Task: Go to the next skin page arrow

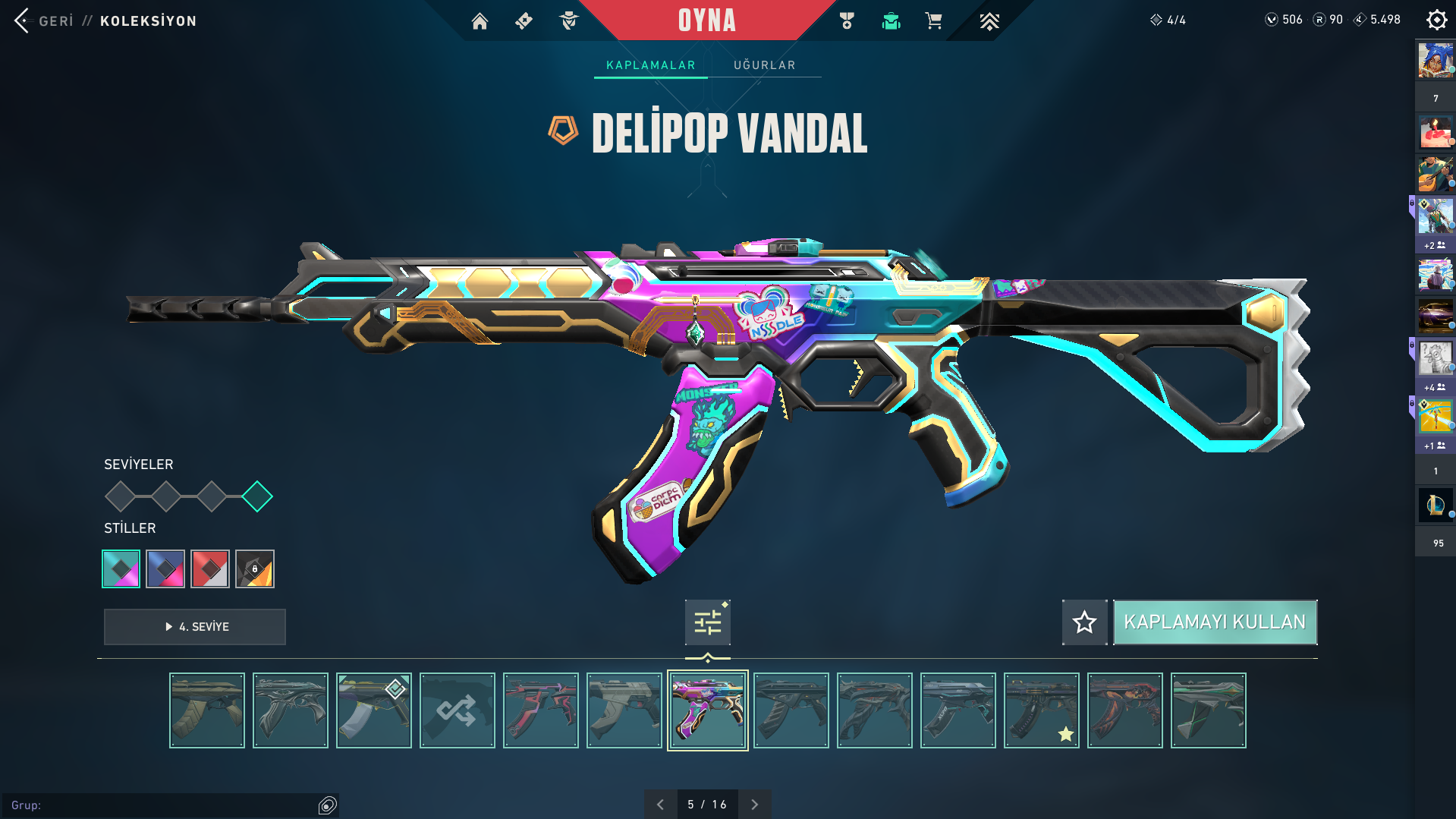Action: 754,805
